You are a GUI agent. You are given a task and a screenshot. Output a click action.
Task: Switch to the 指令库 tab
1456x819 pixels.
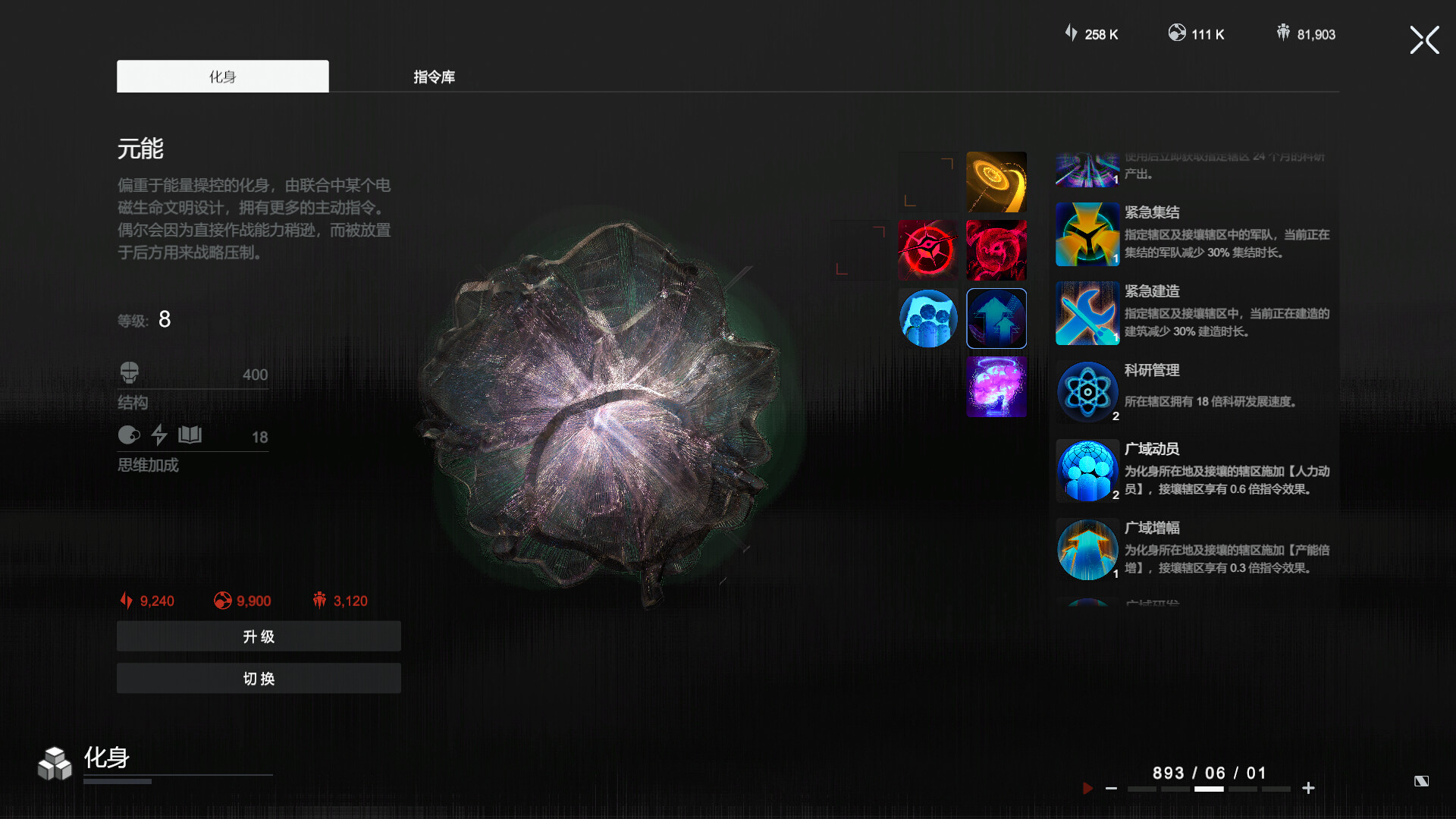(x=433, y=77)
